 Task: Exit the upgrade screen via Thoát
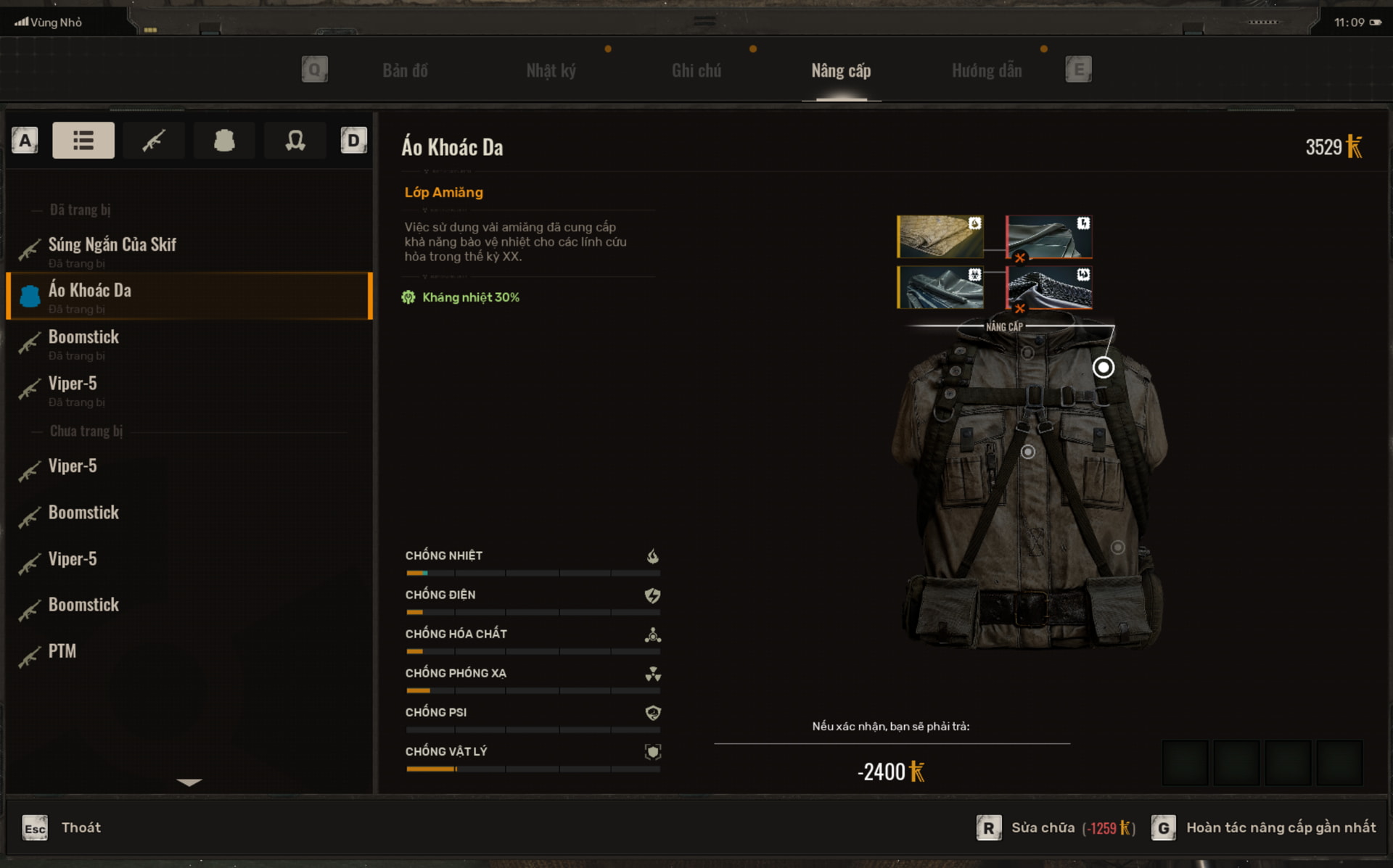click(81, 827)
